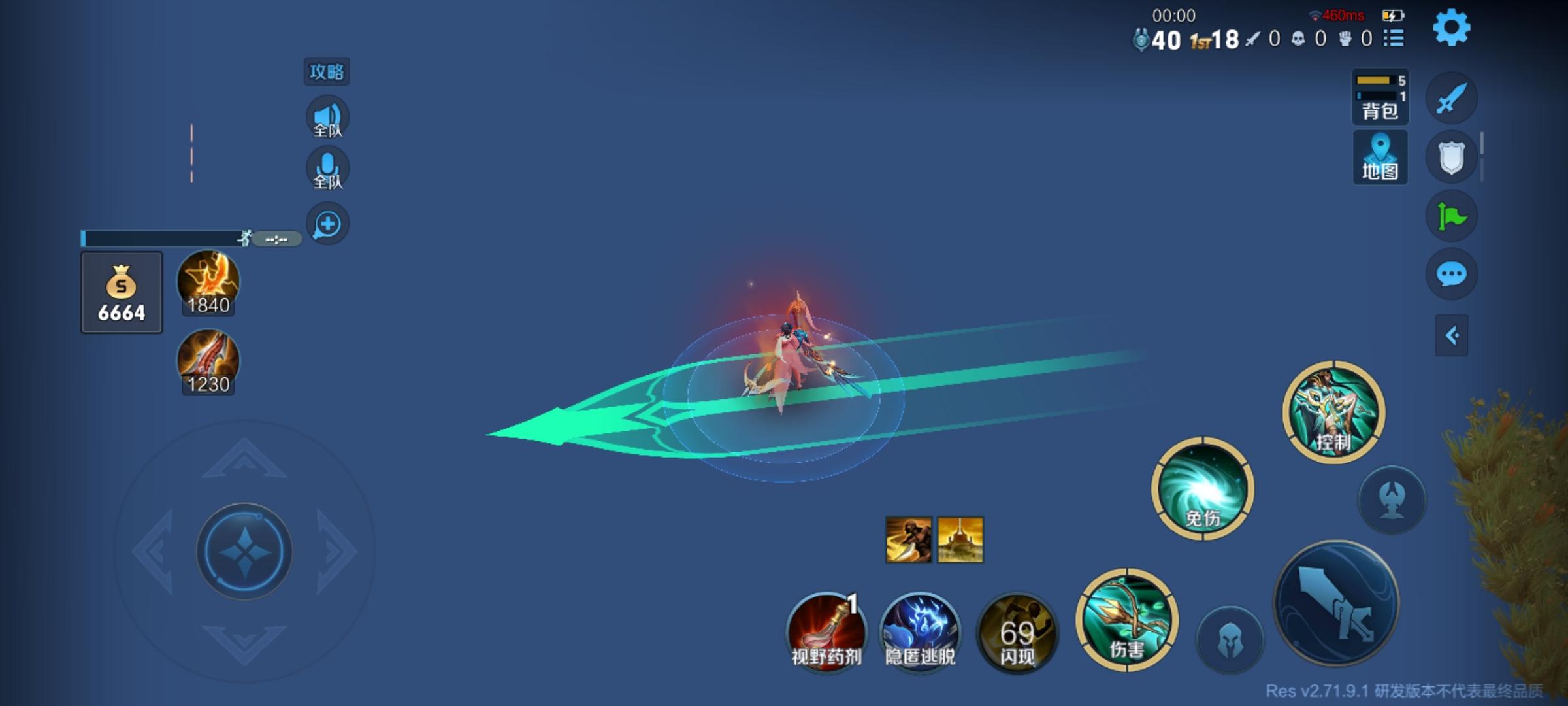
Task: Select the 1840 item icon
Action: [208, 281]
